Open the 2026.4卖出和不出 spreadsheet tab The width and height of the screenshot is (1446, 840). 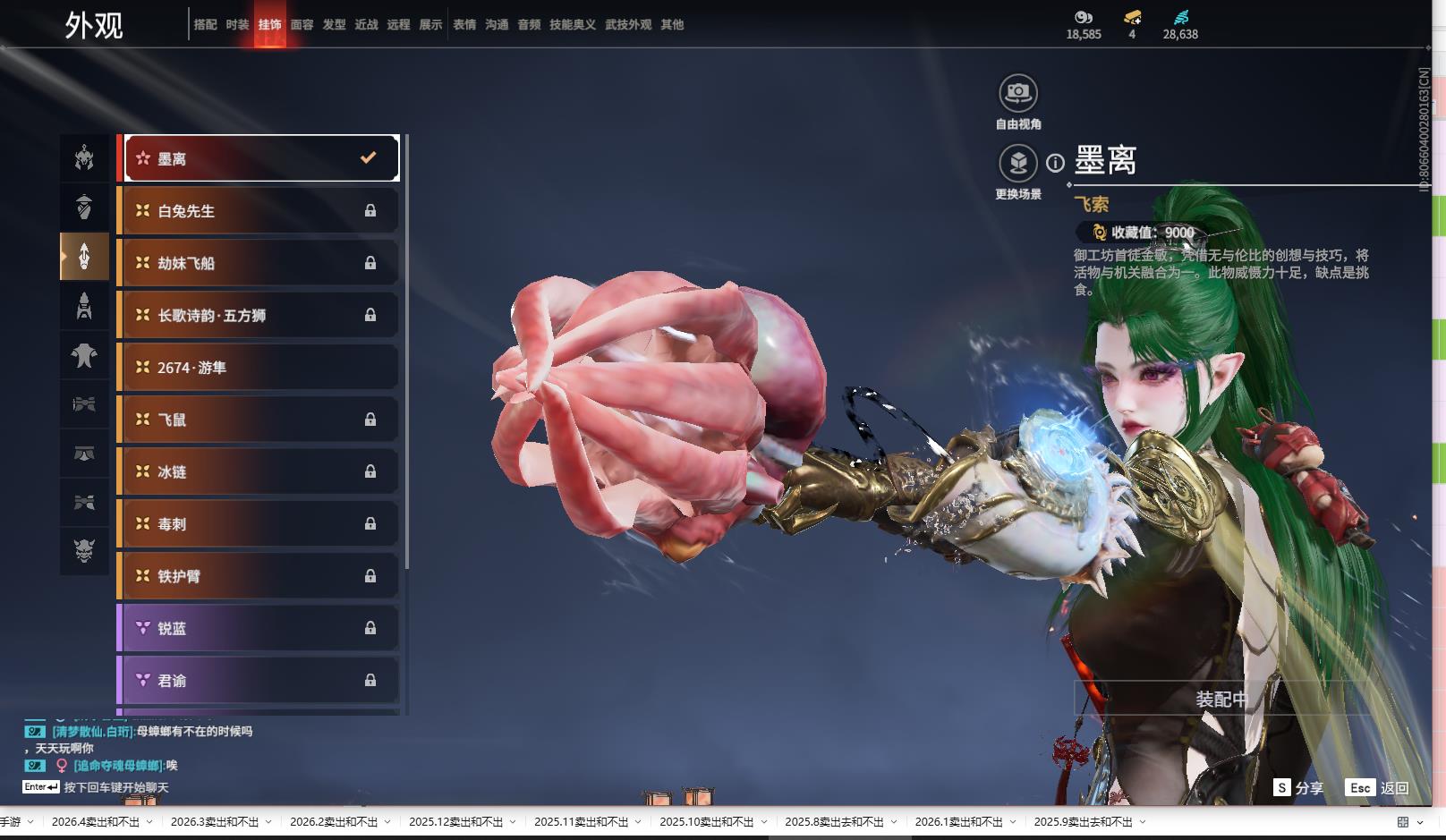pos(96,822)
